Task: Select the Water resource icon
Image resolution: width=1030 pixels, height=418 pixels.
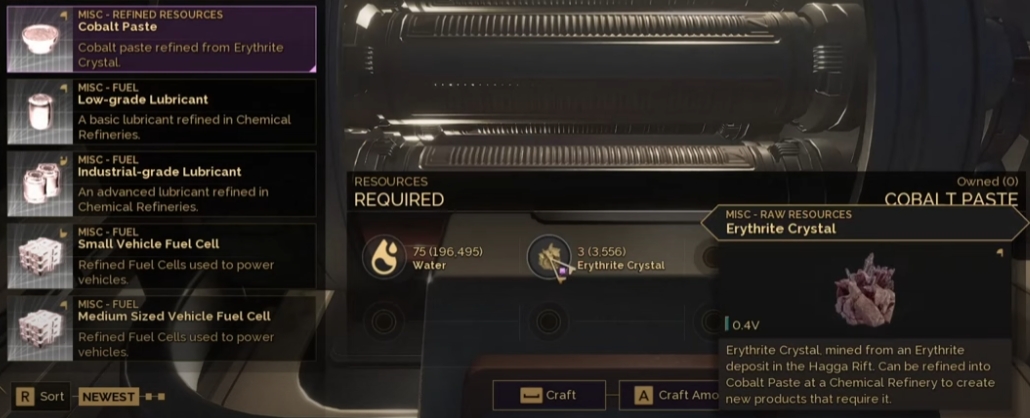Action: coord(384,257)
